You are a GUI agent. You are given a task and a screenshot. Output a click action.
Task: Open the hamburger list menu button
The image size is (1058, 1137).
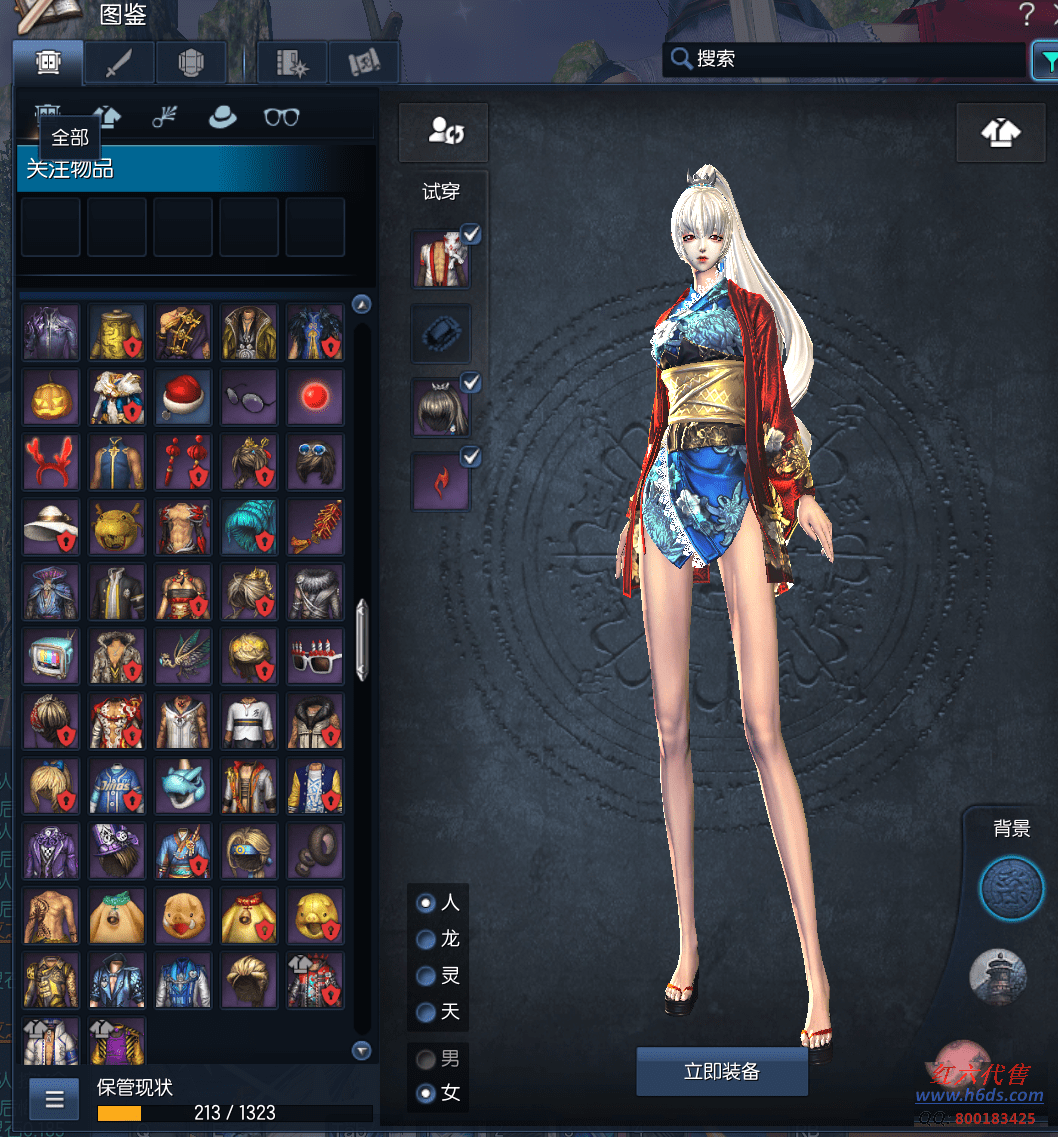tap(55, 1100)
